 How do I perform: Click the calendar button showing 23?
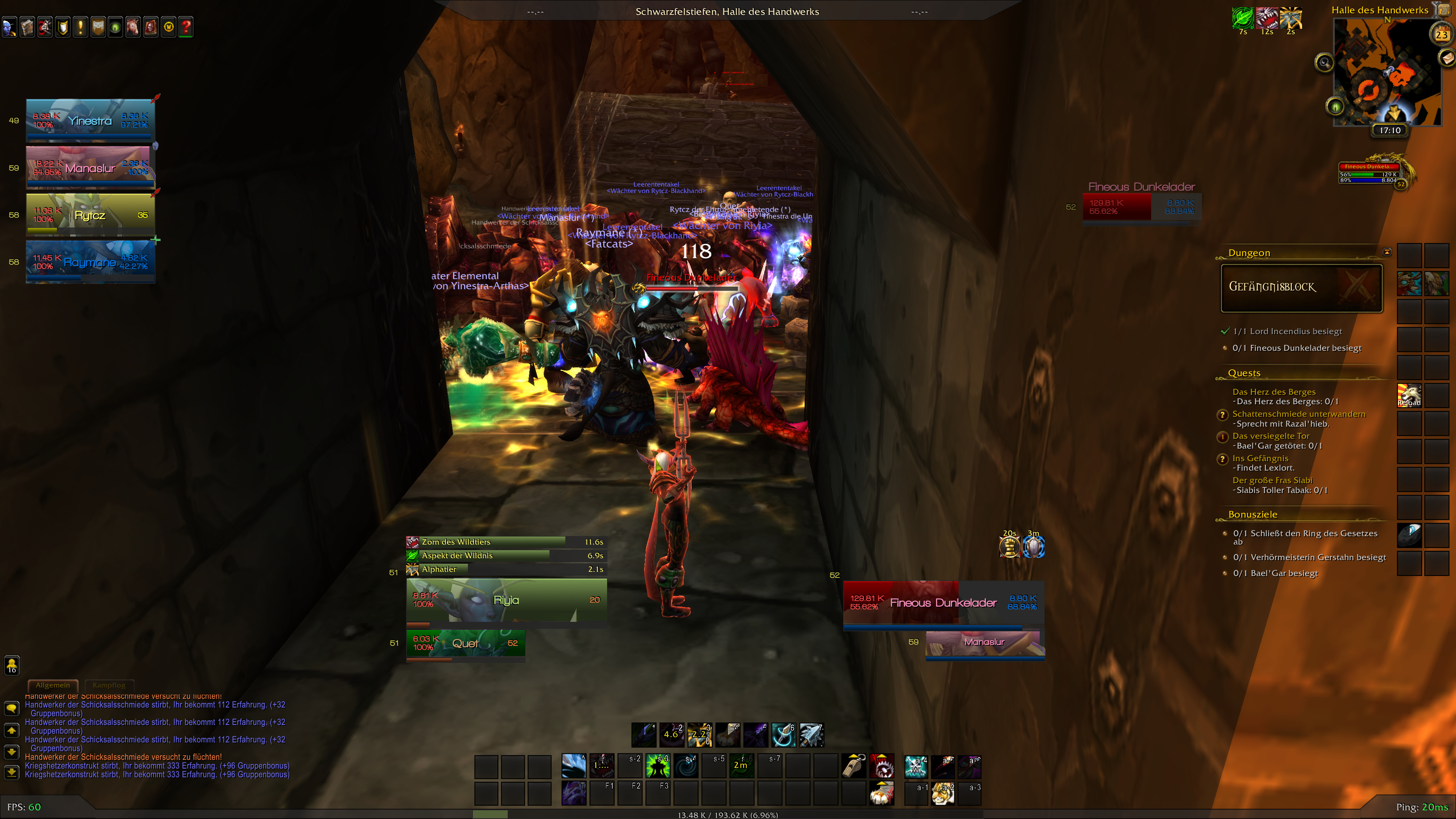coord(1442,35)
